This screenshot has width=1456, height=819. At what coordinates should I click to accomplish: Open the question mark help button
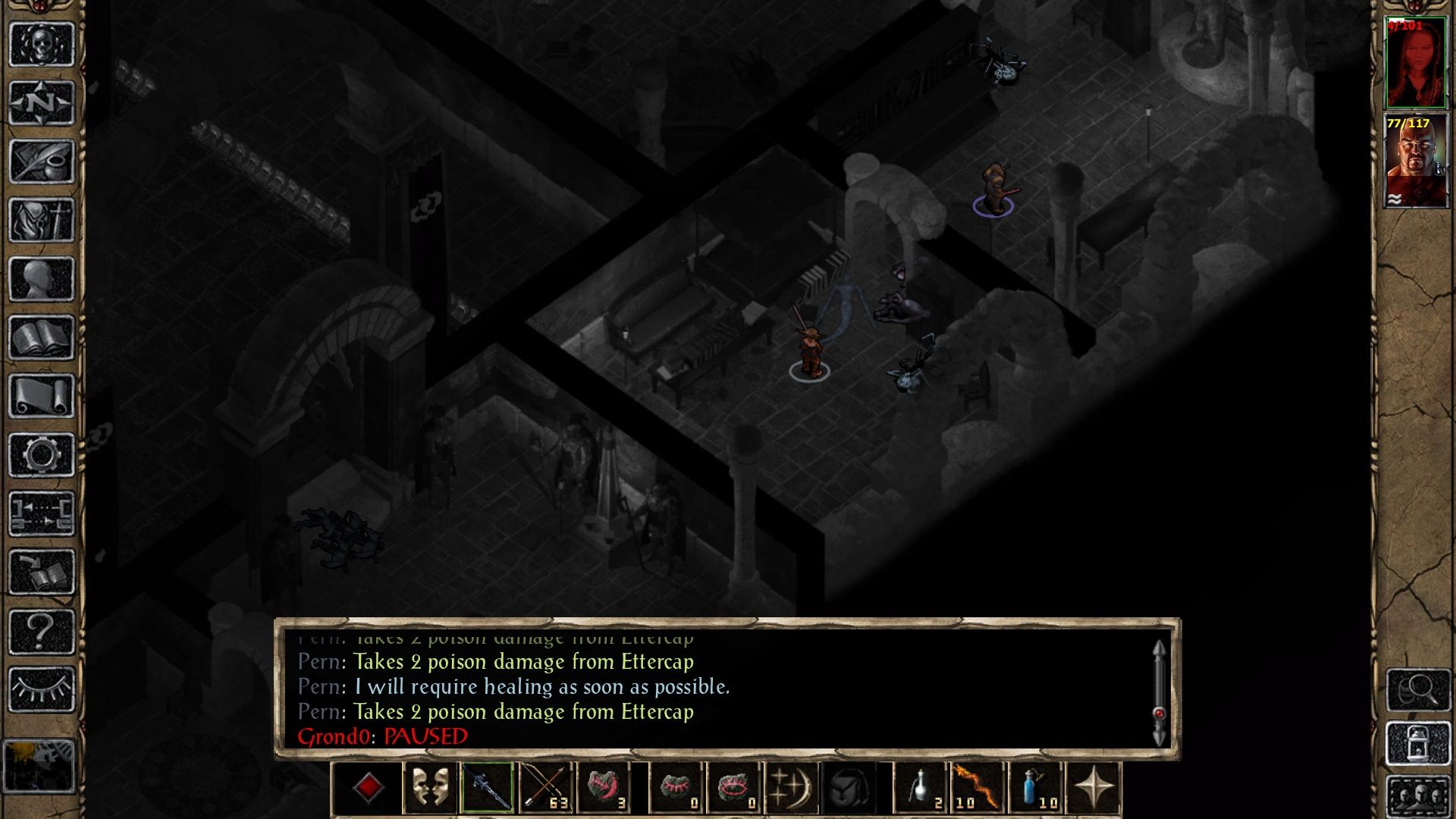click(42, 631)
